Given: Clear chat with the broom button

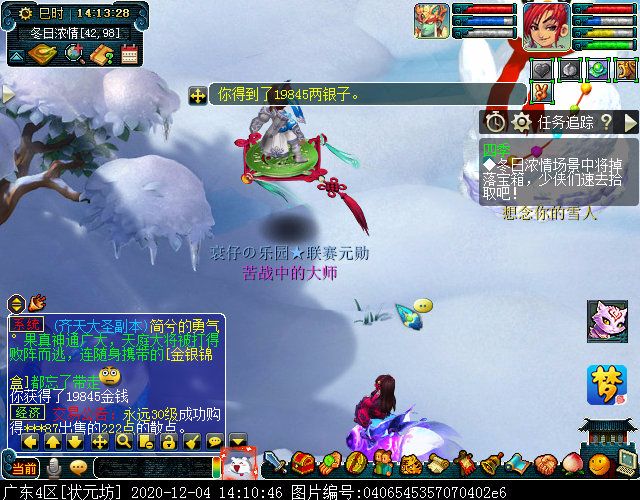Looking at the screenshot, I should click(x=192, y=441).
